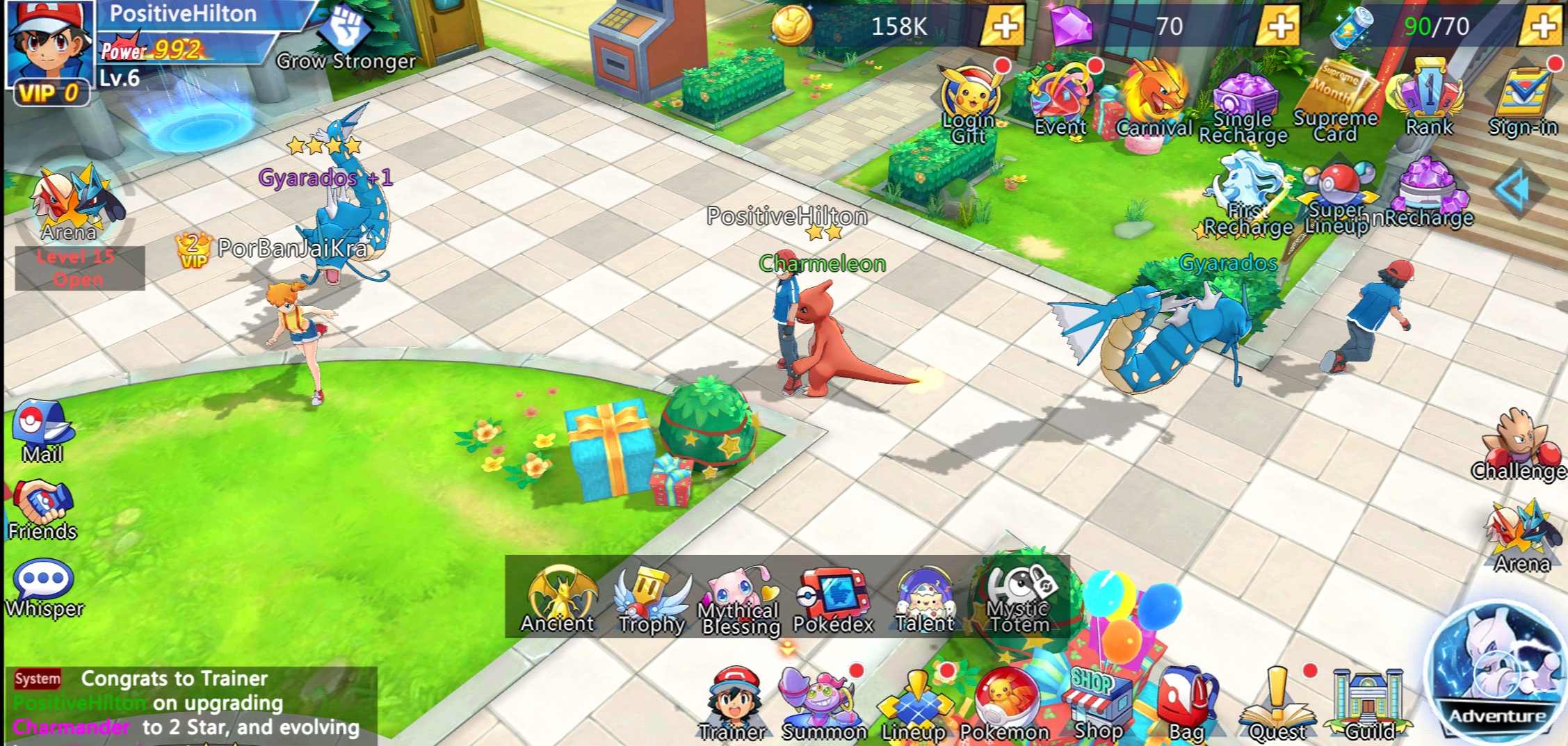
Task: Open the Talent menu
Action: pos(925,601)
